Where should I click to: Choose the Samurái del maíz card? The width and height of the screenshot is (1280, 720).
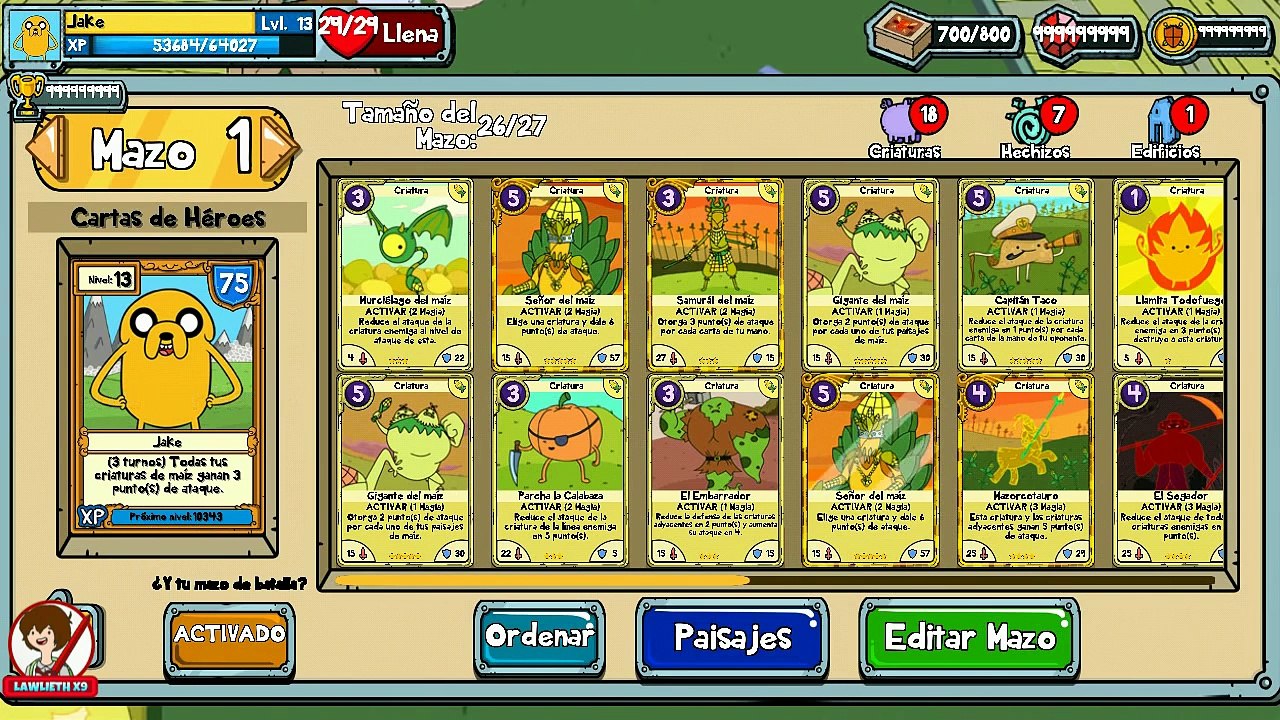(715, 275)
